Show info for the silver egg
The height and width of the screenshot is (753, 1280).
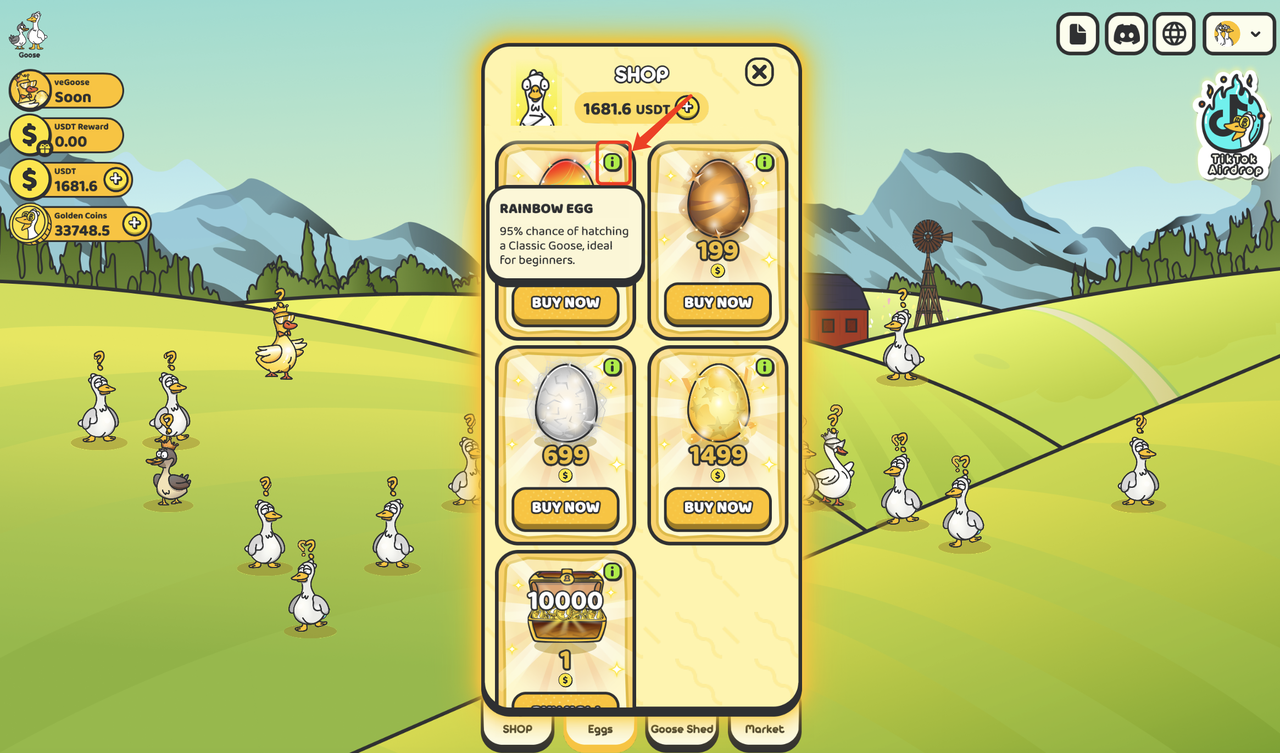(612, 367)
